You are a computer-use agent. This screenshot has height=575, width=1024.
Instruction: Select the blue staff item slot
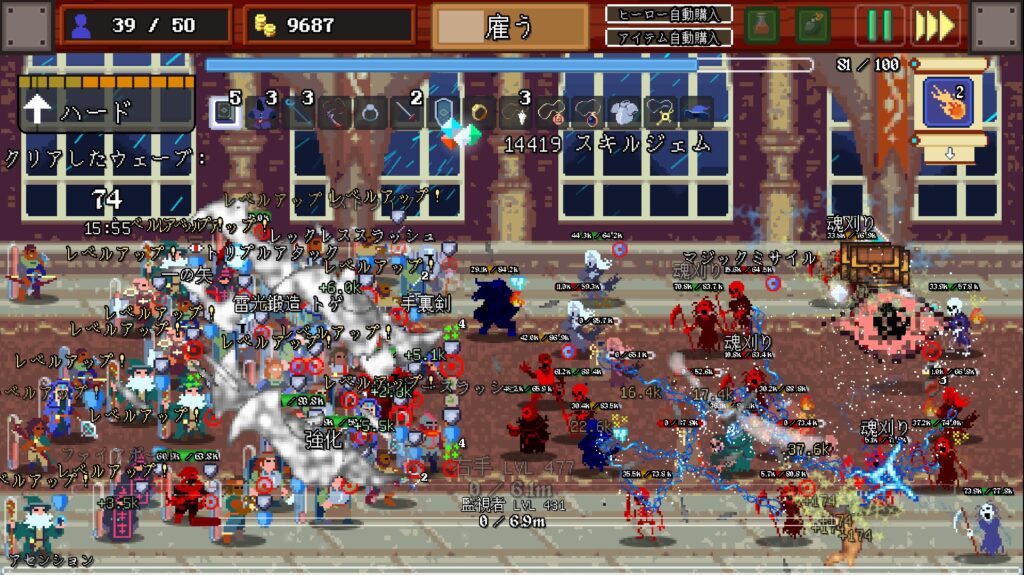[x=299, y=112]
